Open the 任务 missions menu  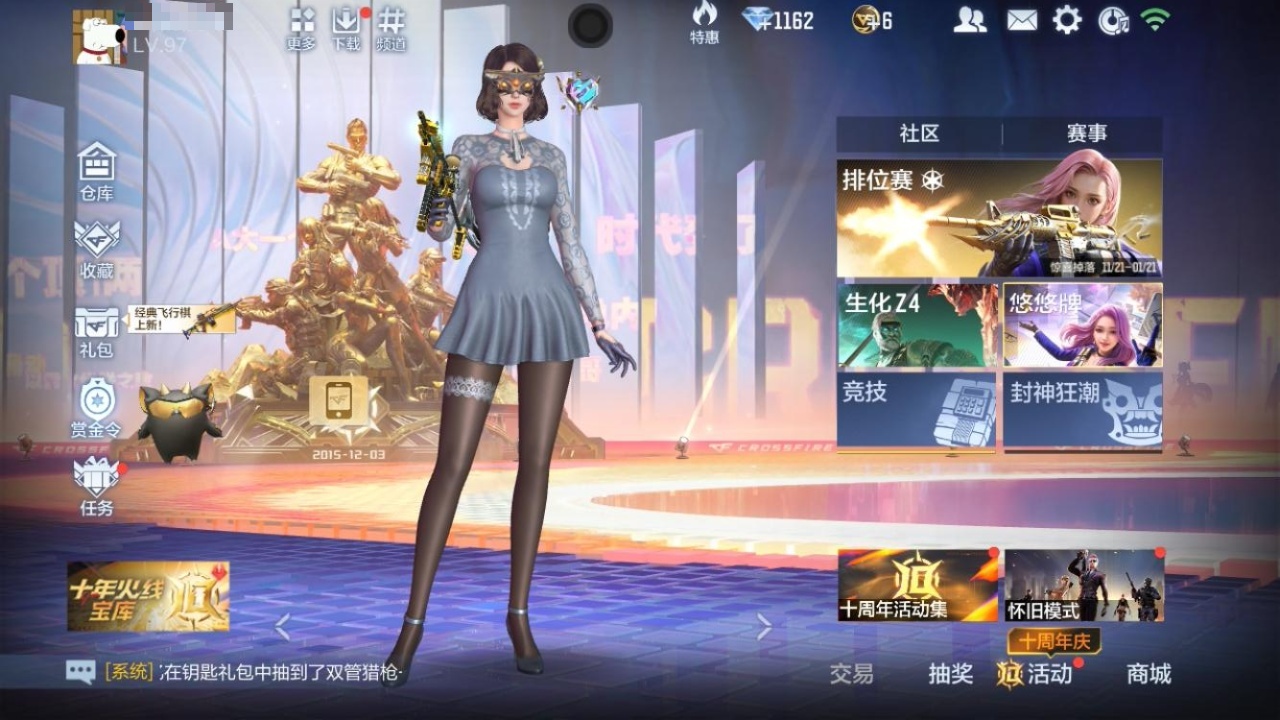point(97,486)
